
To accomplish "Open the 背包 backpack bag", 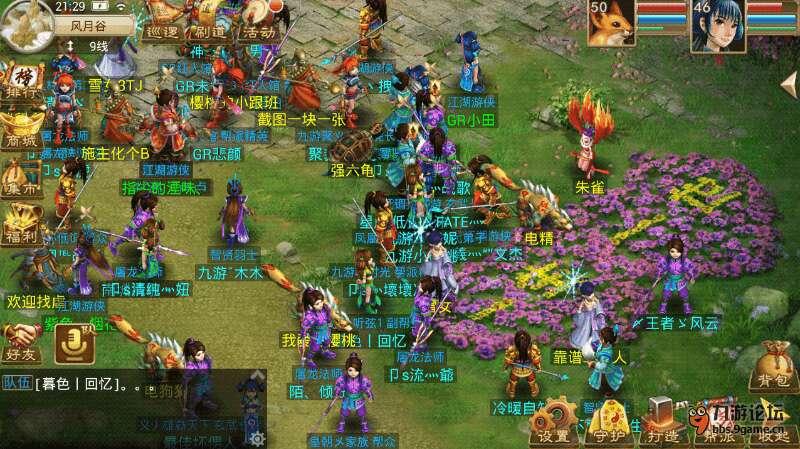I will coord(772,365).
